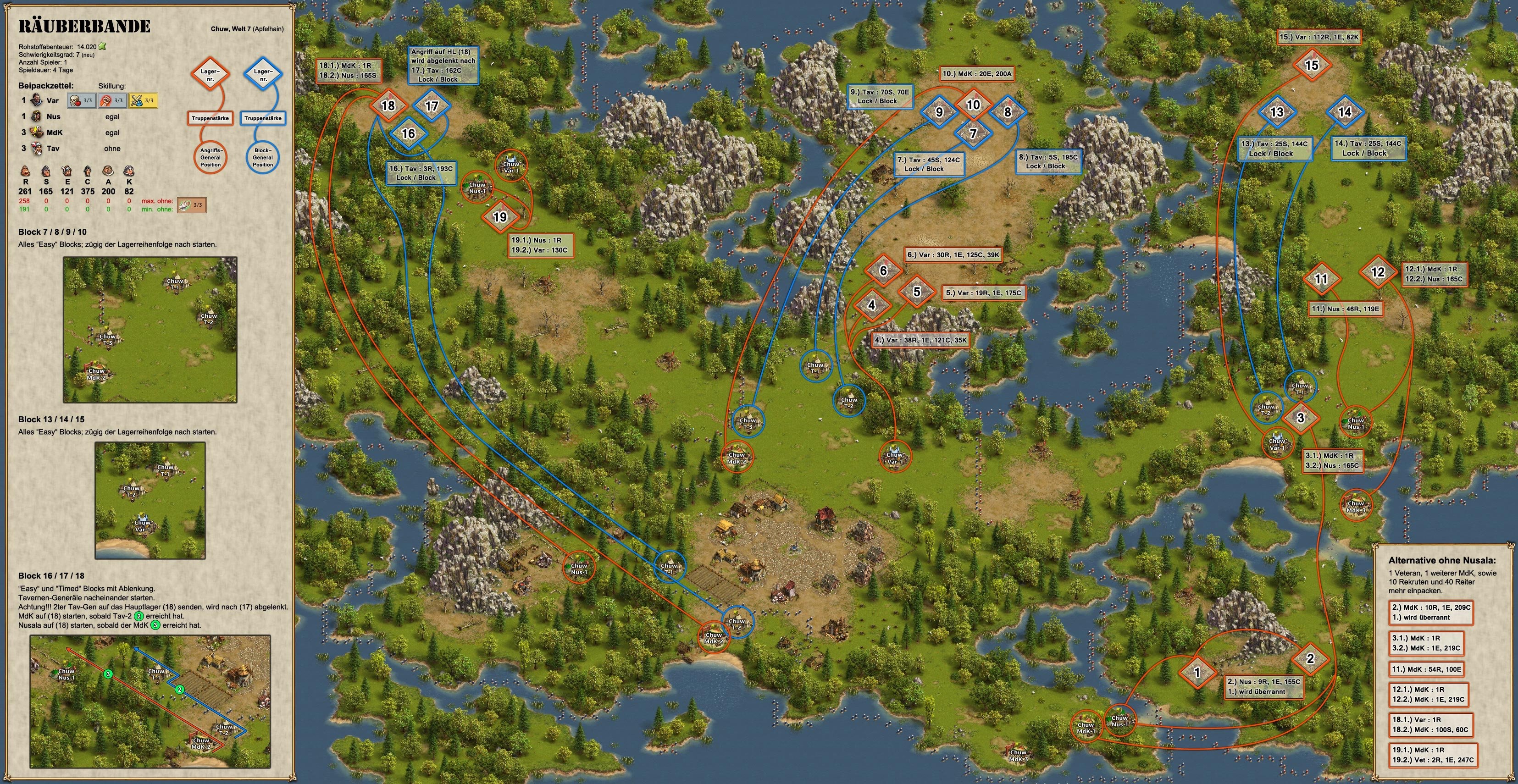Select camp marker 15 on the map

pos(1311,65)
